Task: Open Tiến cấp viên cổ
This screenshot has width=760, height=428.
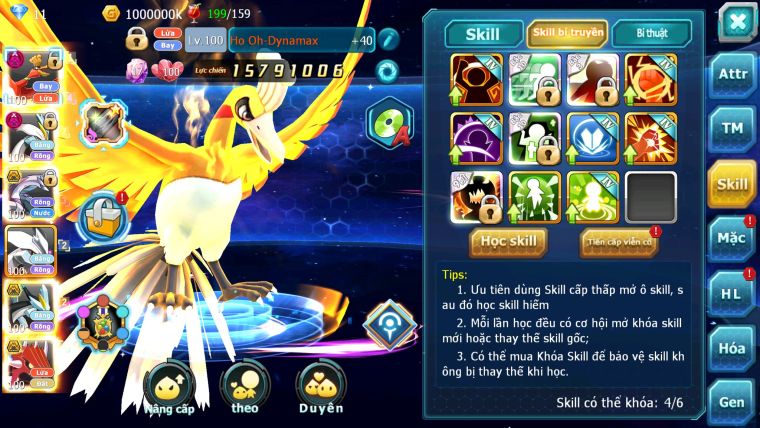Action: coord(618,242)
